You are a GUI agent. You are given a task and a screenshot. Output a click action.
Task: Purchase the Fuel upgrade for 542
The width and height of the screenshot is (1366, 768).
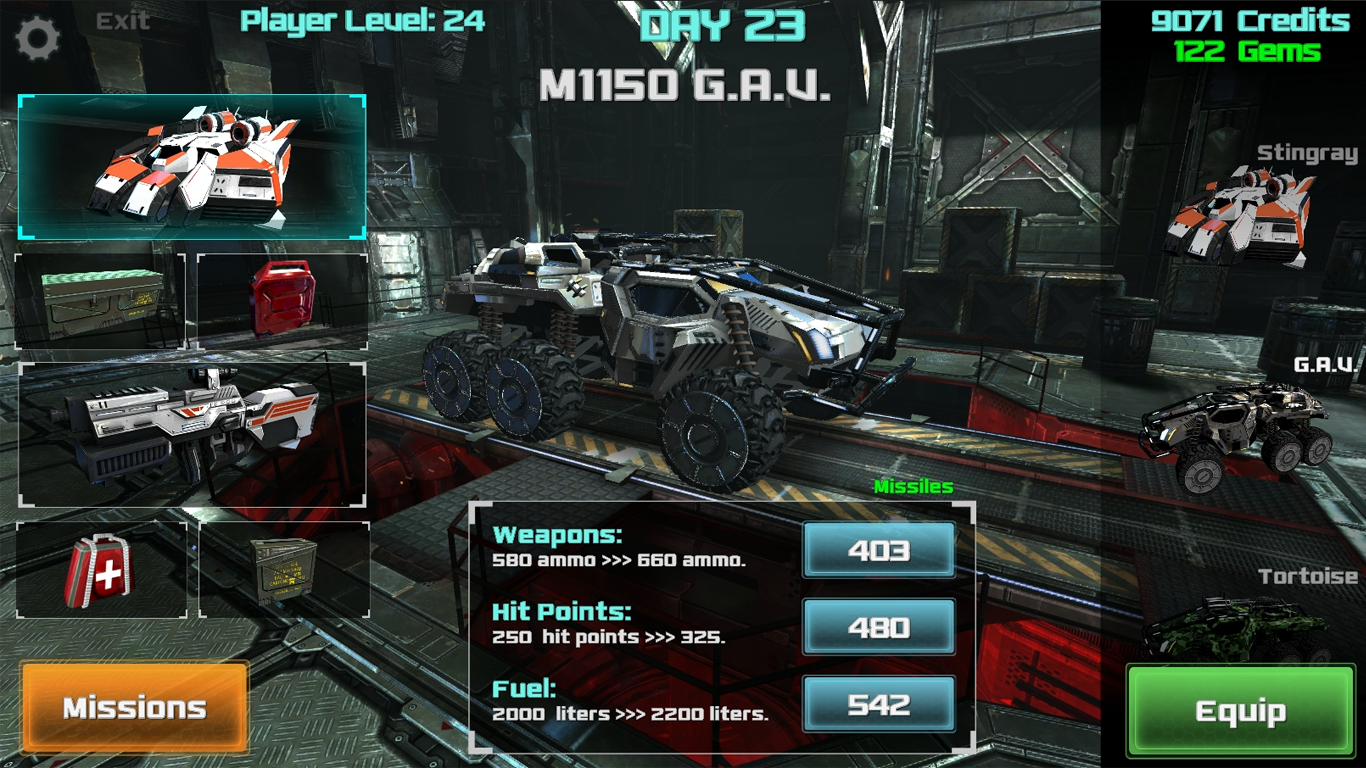tap(878, 704)
